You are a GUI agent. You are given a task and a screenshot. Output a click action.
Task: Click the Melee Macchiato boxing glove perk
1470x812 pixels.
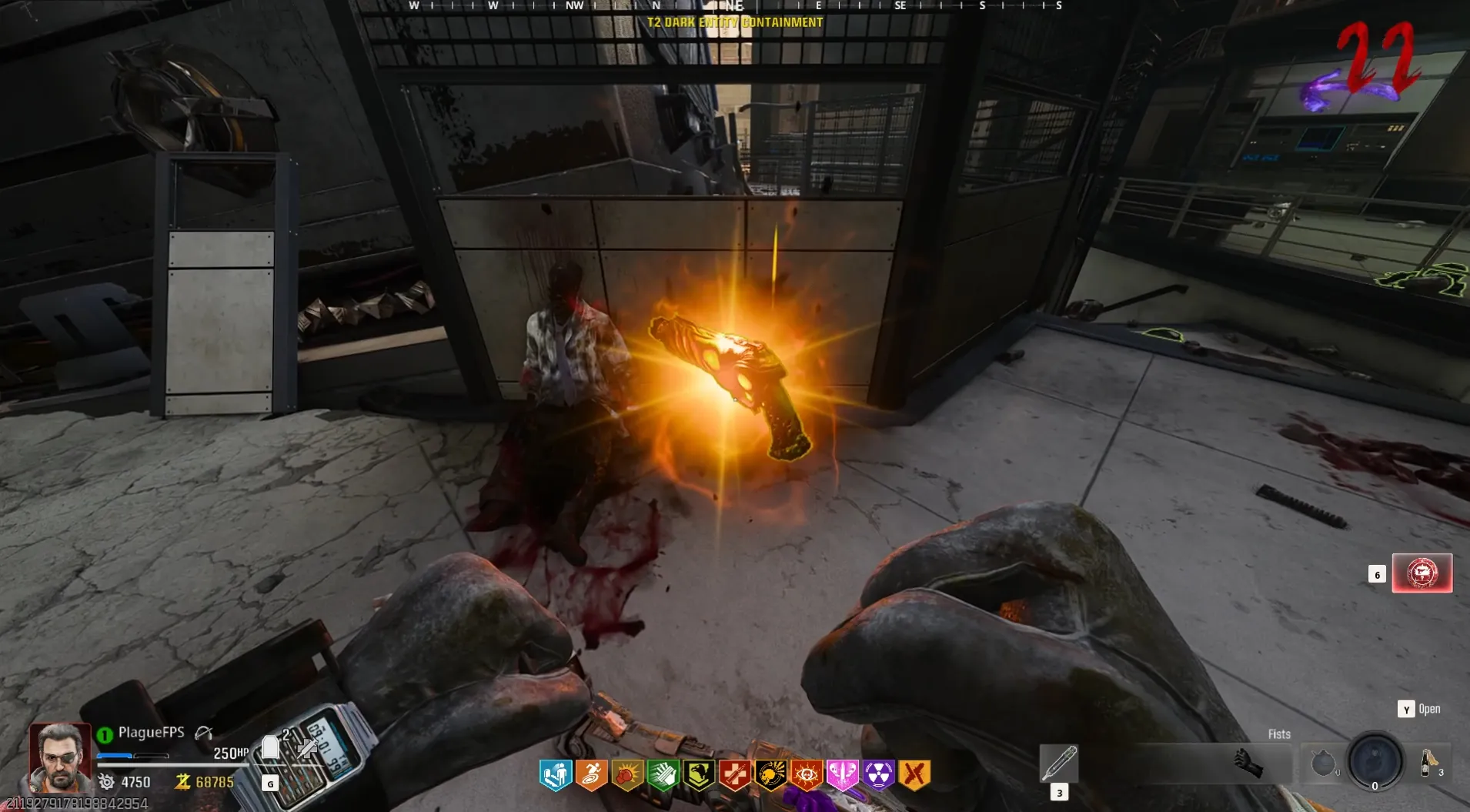(x=627, y=775)
